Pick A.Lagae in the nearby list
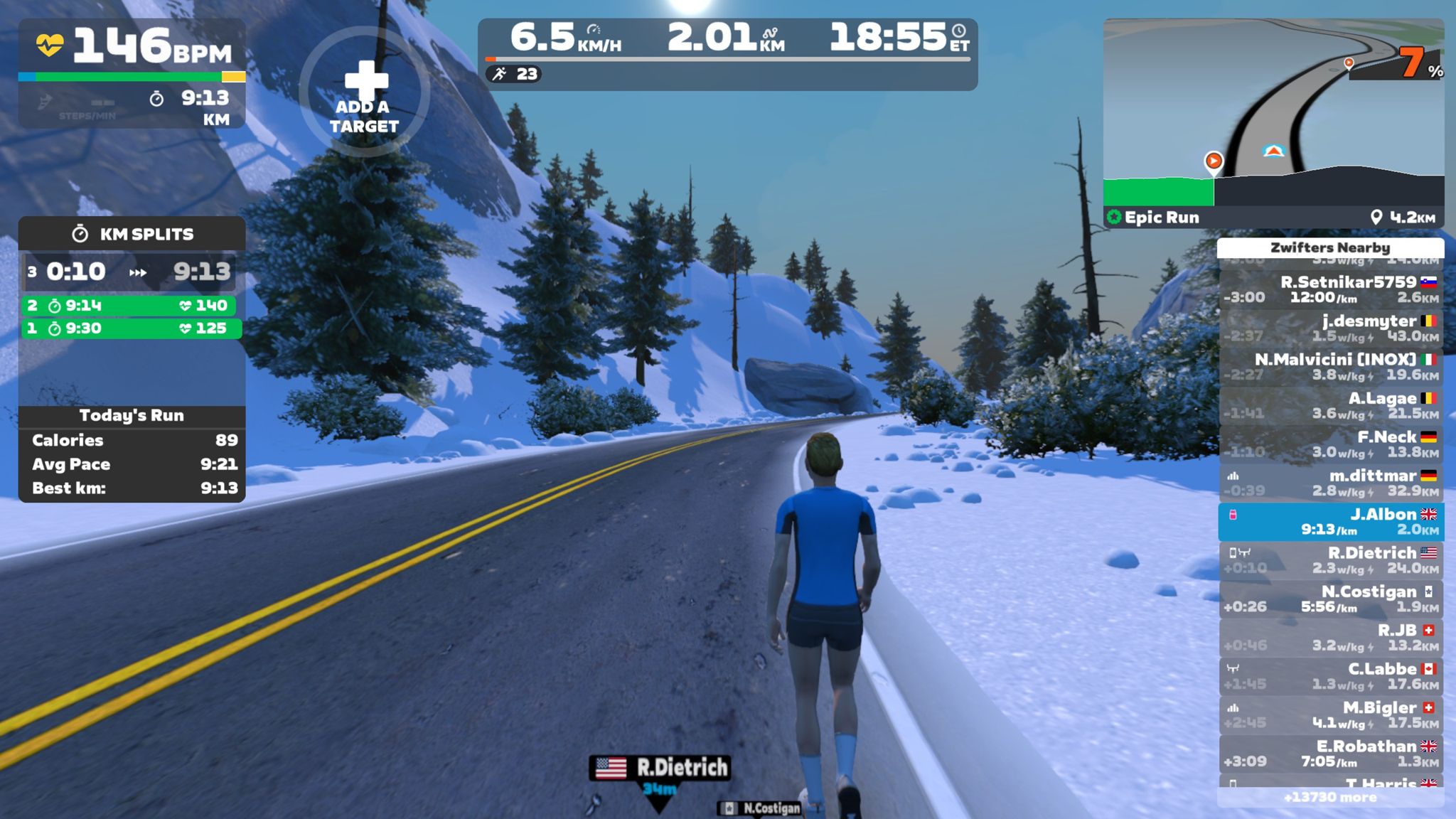This screenshot has width=1456, height=819. pyautogui.click(x=1330, y=405)
